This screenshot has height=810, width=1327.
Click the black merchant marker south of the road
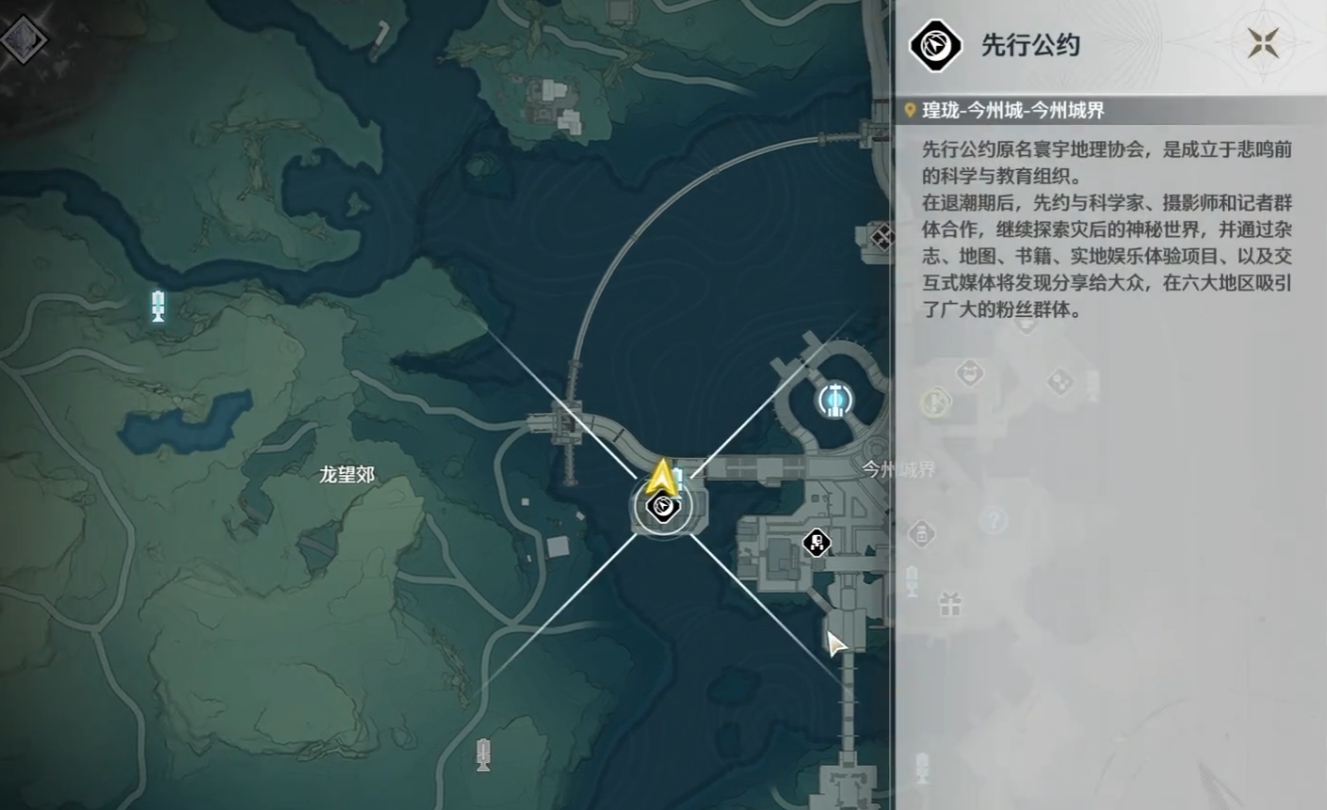[815, 544]
